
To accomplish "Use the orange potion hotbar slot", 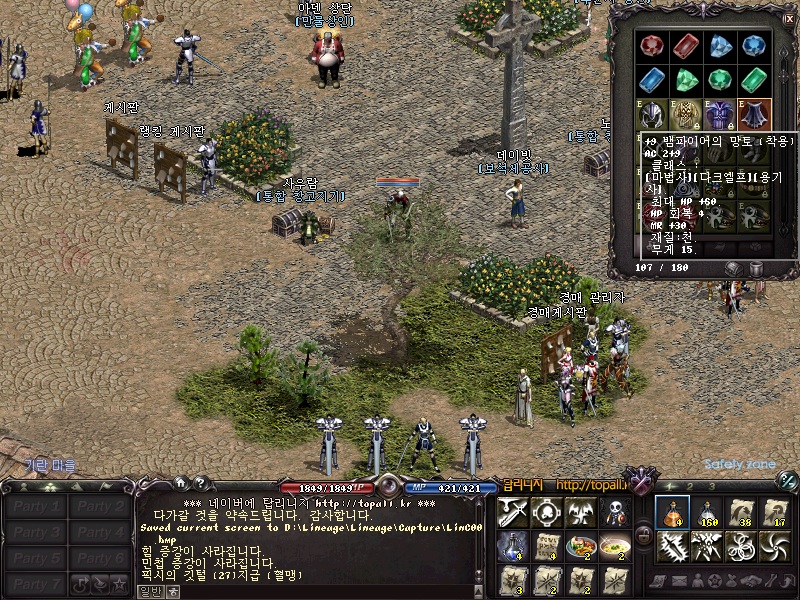I will pos(672,513).
